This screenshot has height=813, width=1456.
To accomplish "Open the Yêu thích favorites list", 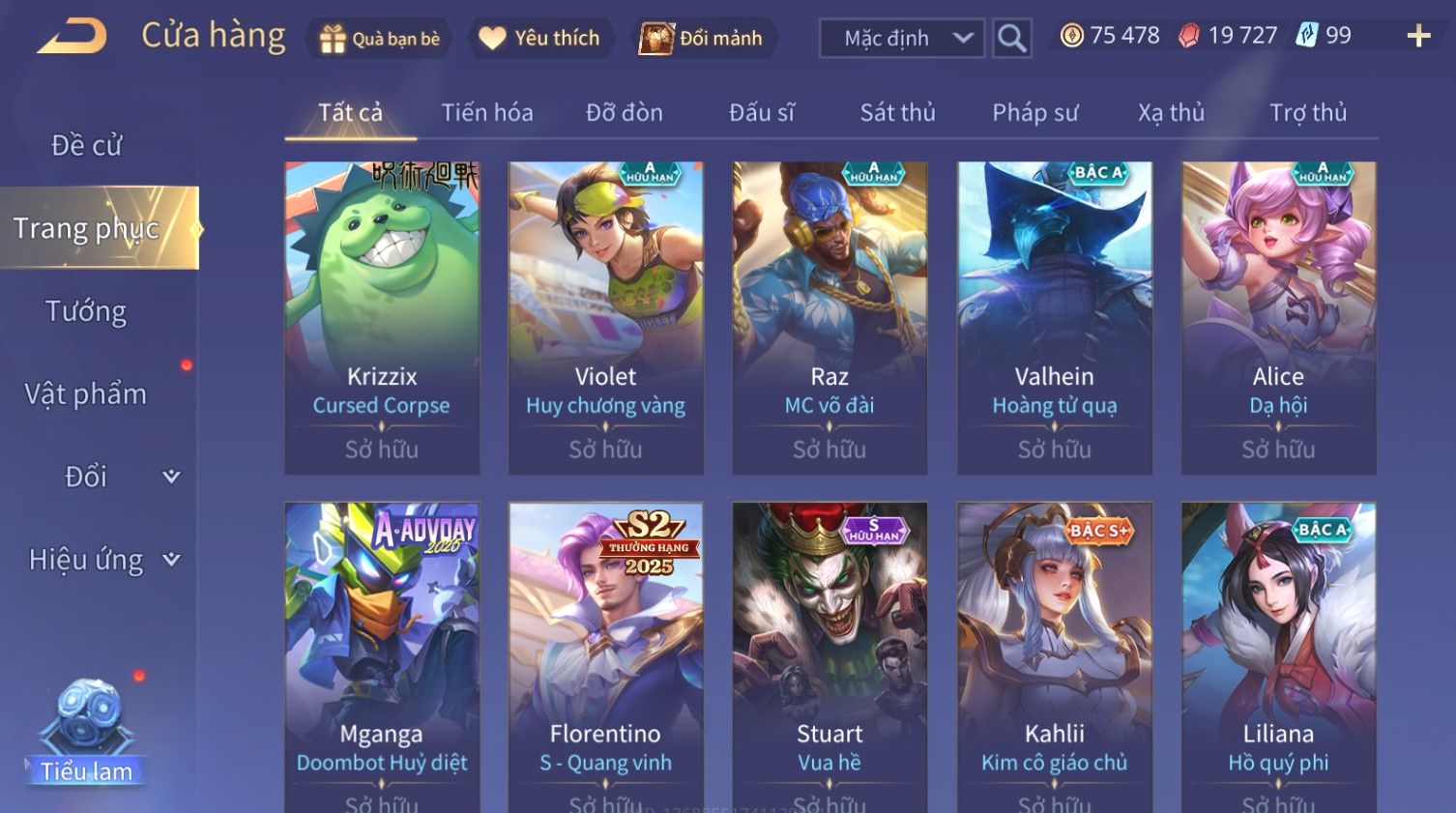I will point(540,39).
